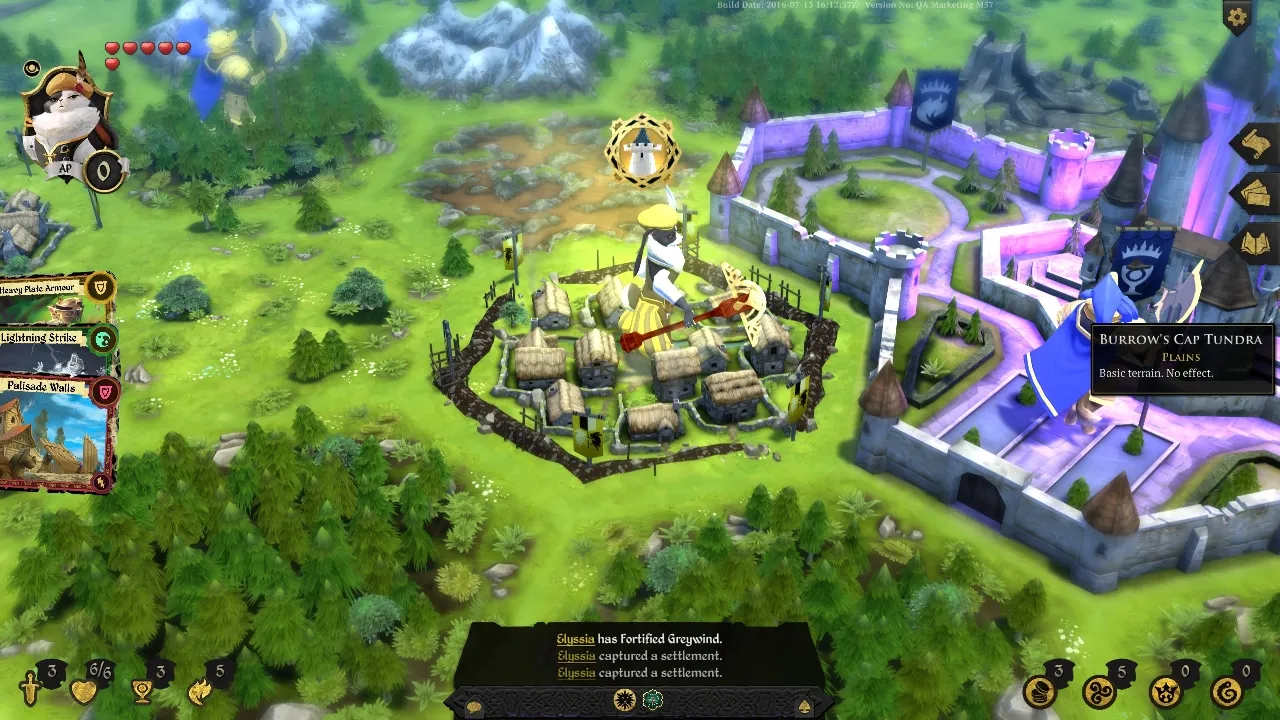Open the chat speech bubble
The width and height of the screenshot is (1280, 720).
(x=474, y=707)
